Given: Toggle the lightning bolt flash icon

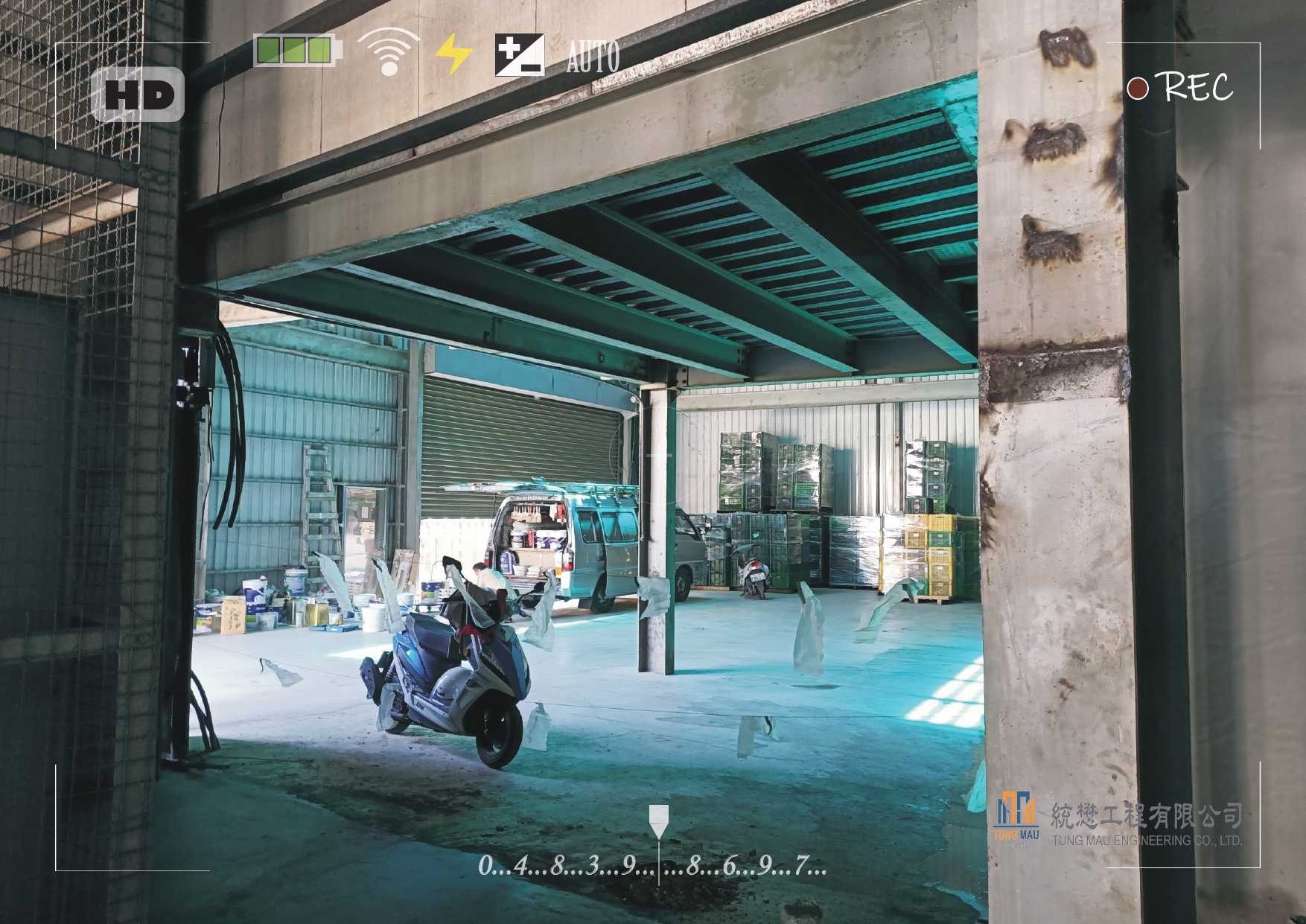Looking at the screenshot, I should 453,54.
